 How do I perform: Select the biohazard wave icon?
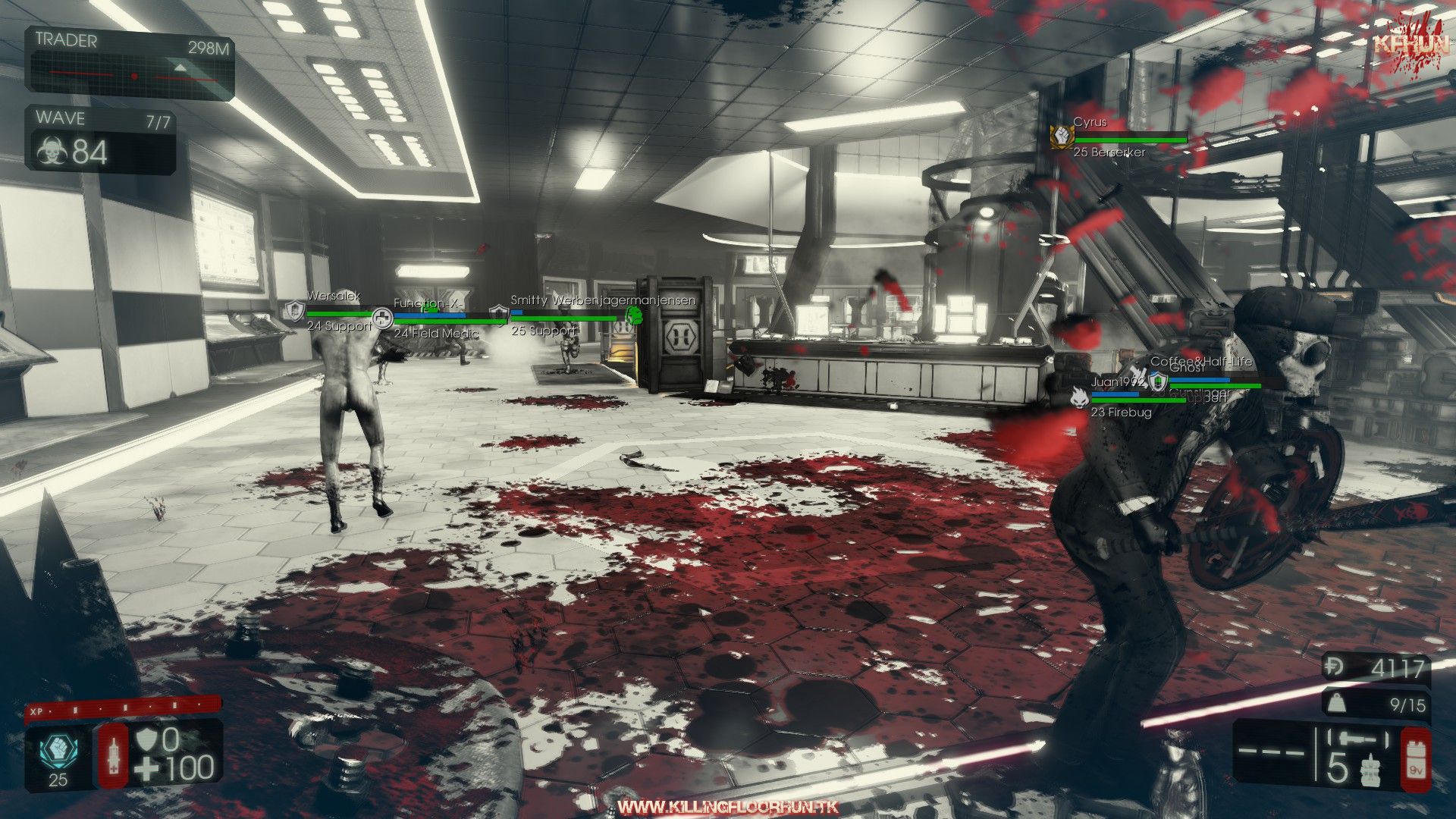point(52,152)
